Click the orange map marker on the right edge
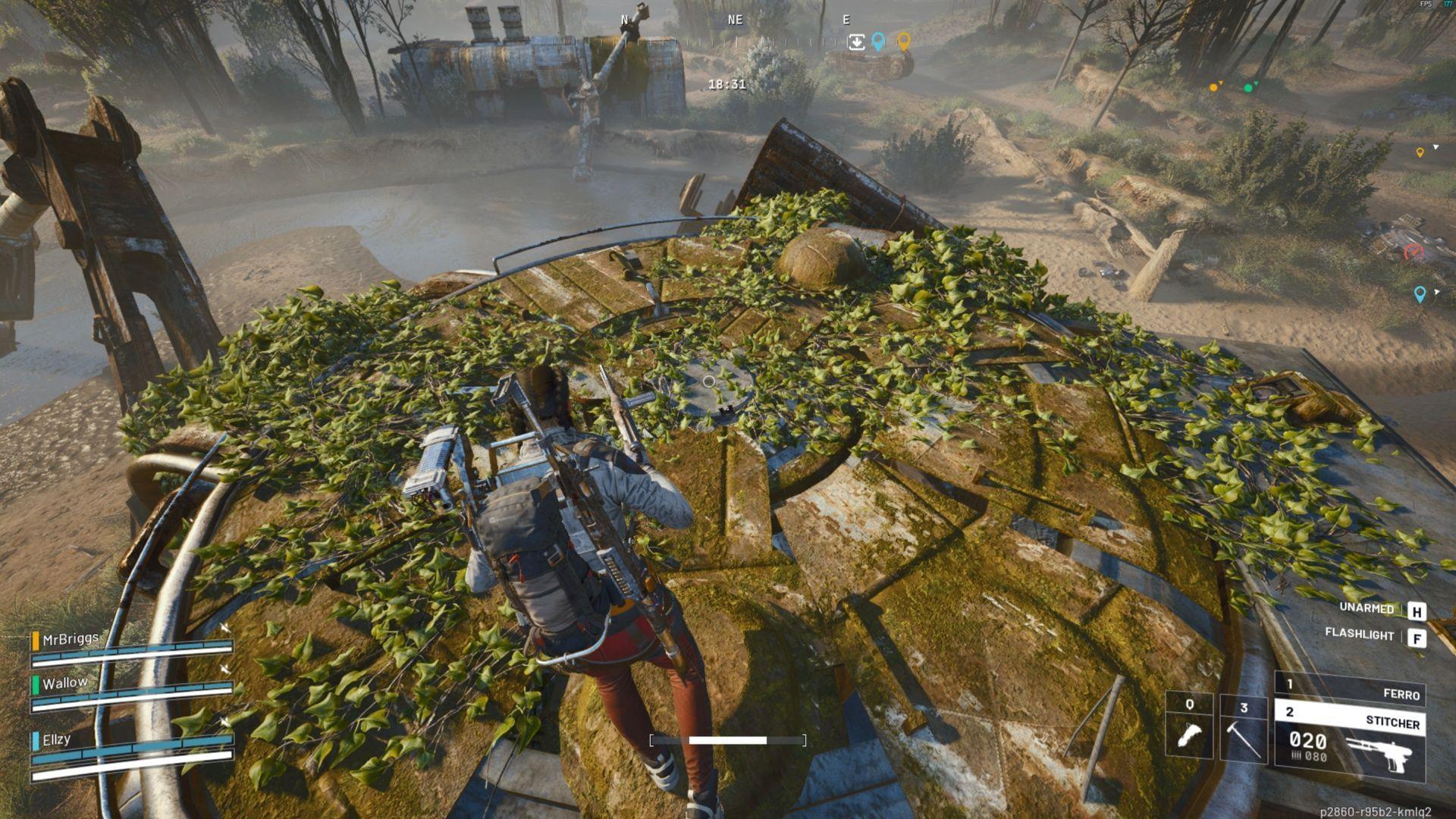1456x819 pixels. pyautogui.click(x=1420, y=152)
